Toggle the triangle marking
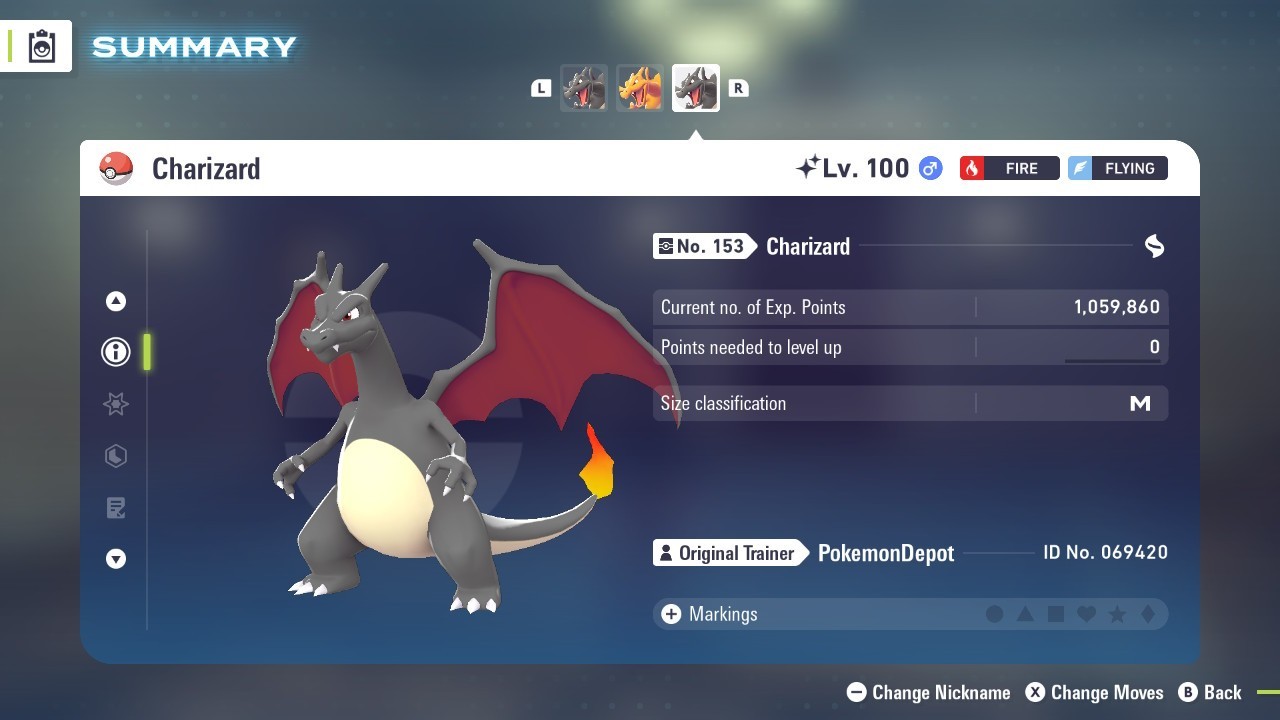This screenshot has width=1280, height=720. 1025,614
